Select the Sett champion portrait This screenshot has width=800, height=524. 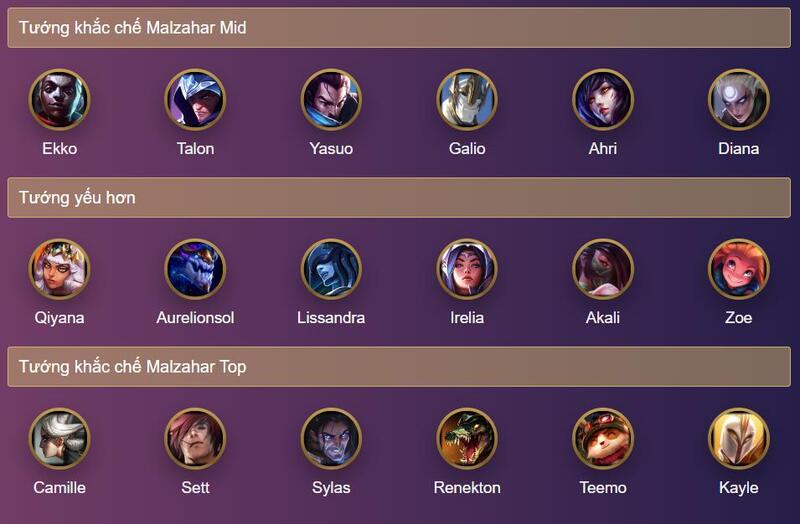(x=195, y=438)
